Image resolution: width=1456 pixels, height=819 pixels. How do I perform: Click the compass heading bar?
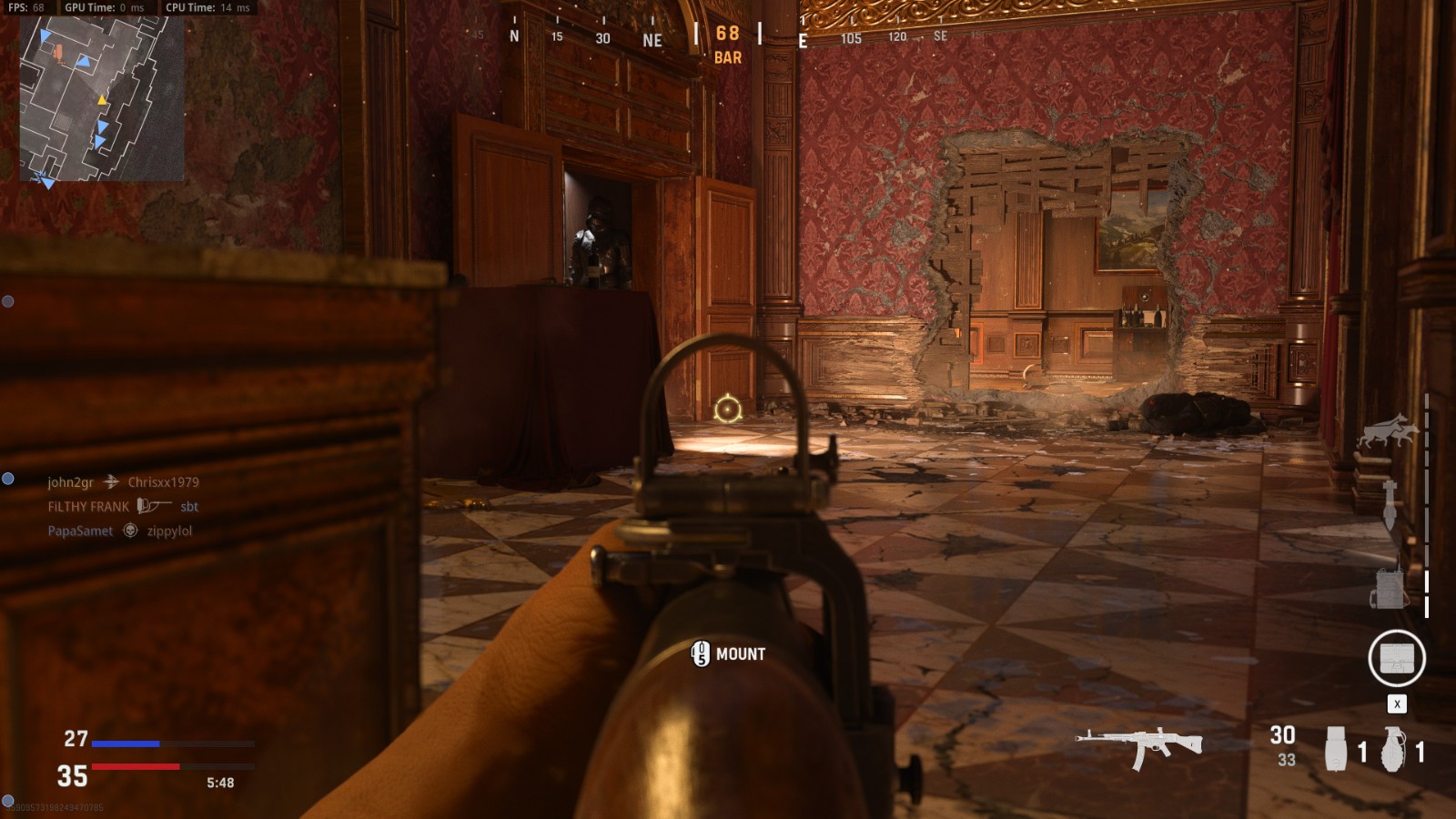pyautogui.click(x=728, y=38)
